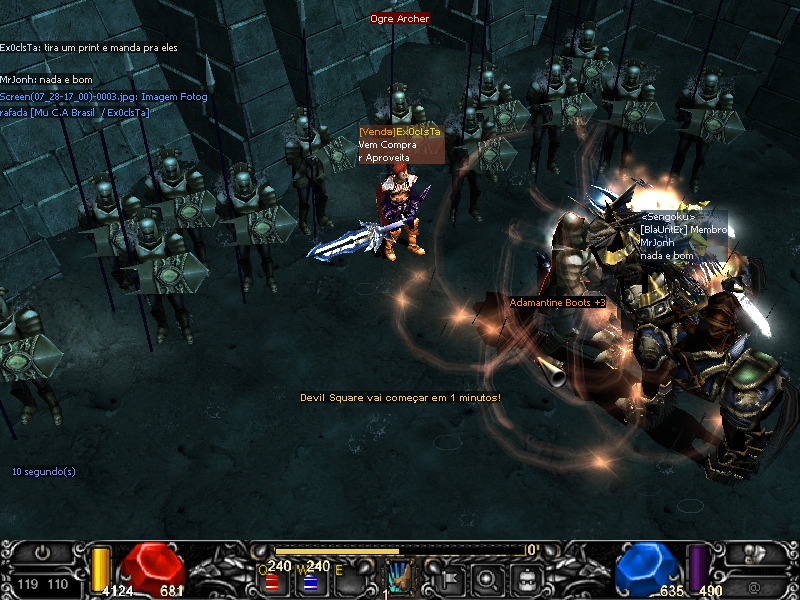Click the power button in the HUD
This screenshot has width=800, height=600.
[42, 552]
